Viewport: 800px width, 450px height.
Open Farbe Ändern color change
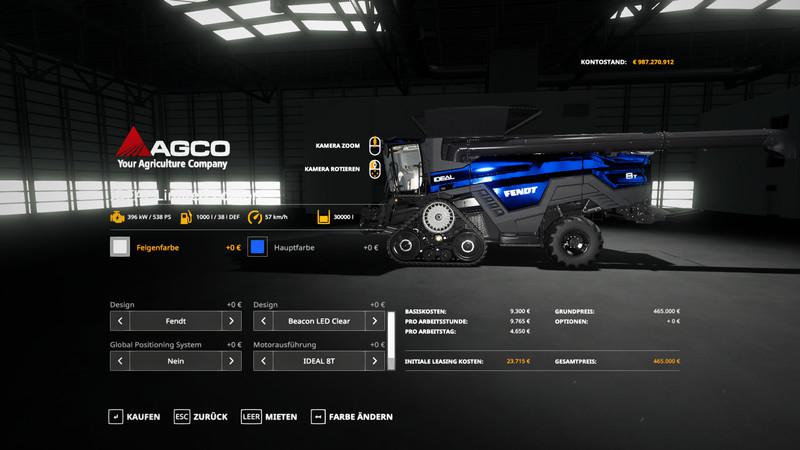[x=352, y=416]
